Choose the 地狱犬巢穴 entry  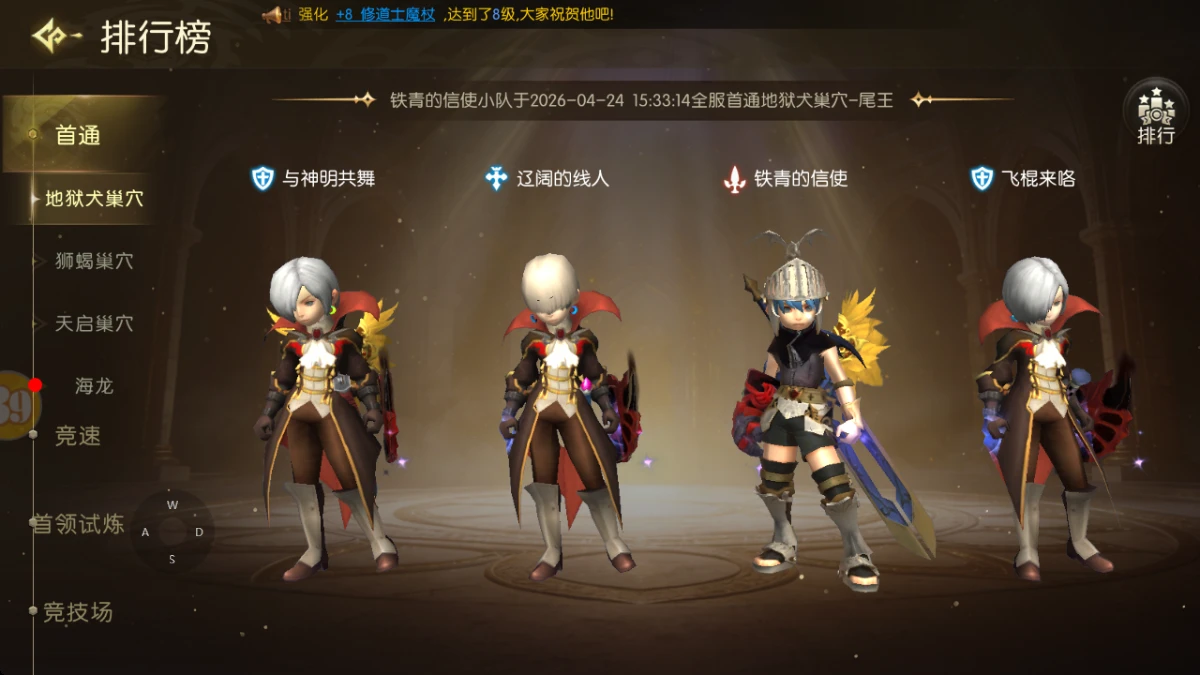94,199
